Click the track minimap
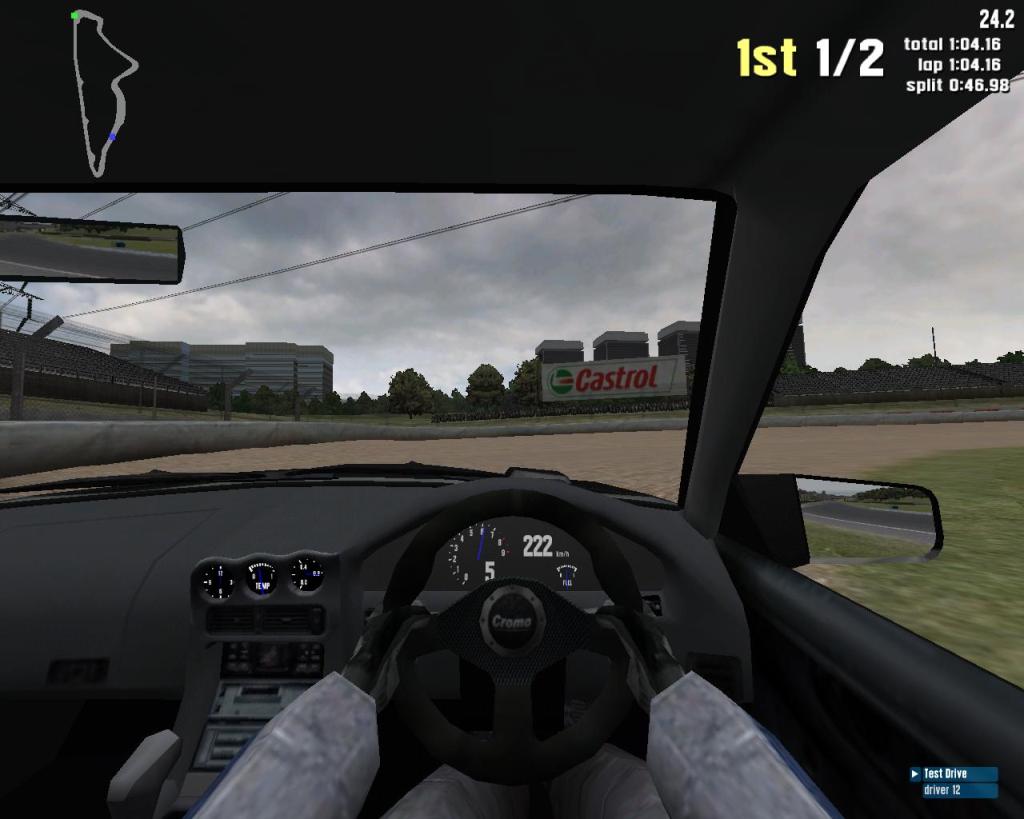This screenshot has height=819, width=1024. 103,92
